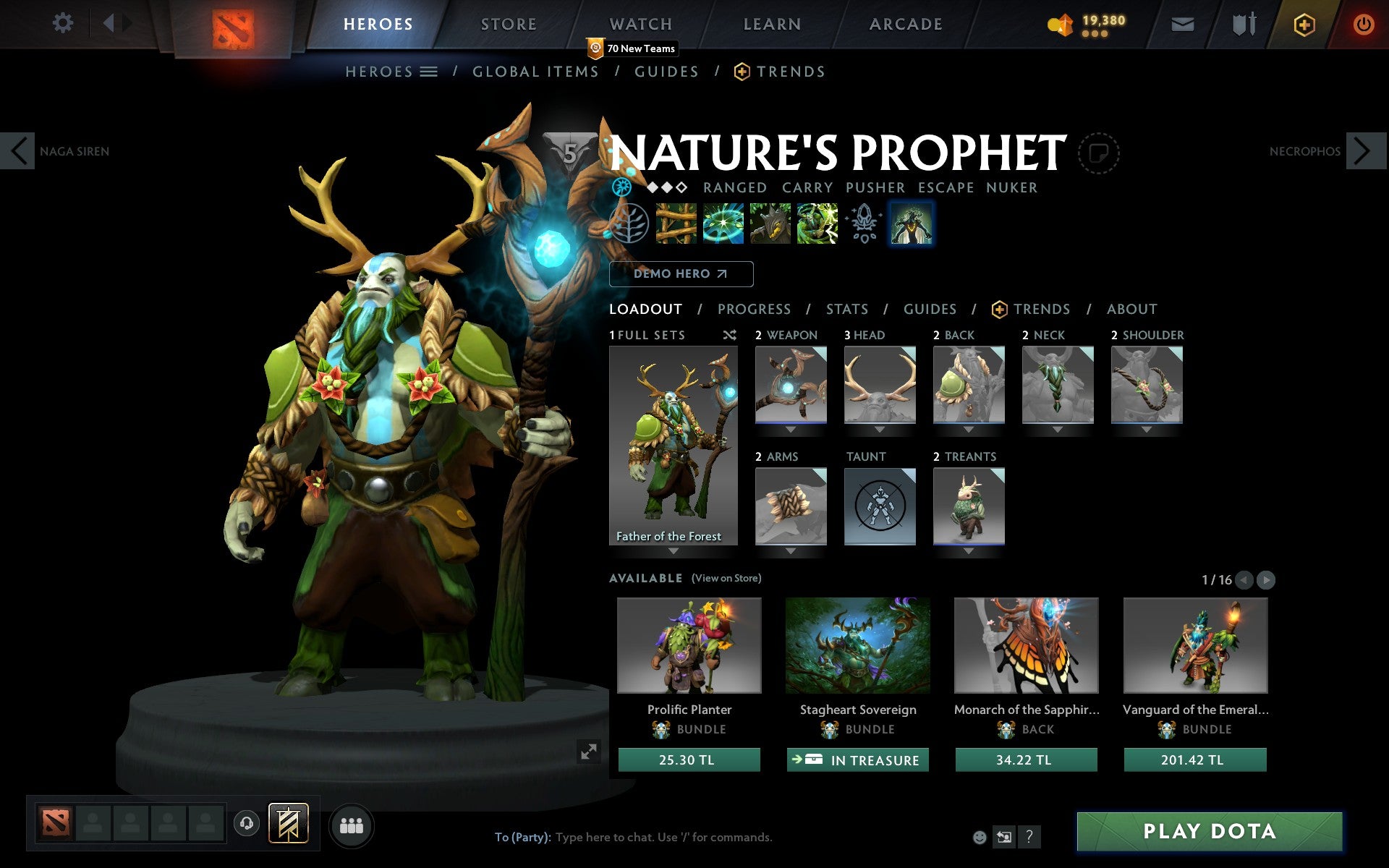Image resolution: width=1389 pixels, height=868 pixels.
Task: View the Nature's Call ability icon
Action: (x=770, y=223)
